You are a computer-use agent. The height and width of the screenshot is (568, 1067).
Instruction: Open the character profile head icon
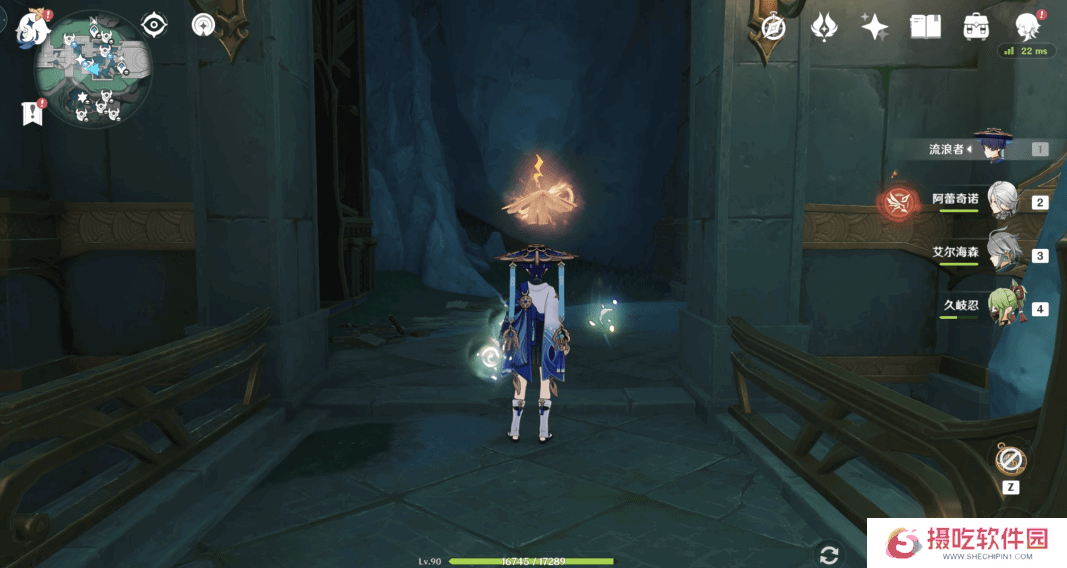1026,27
